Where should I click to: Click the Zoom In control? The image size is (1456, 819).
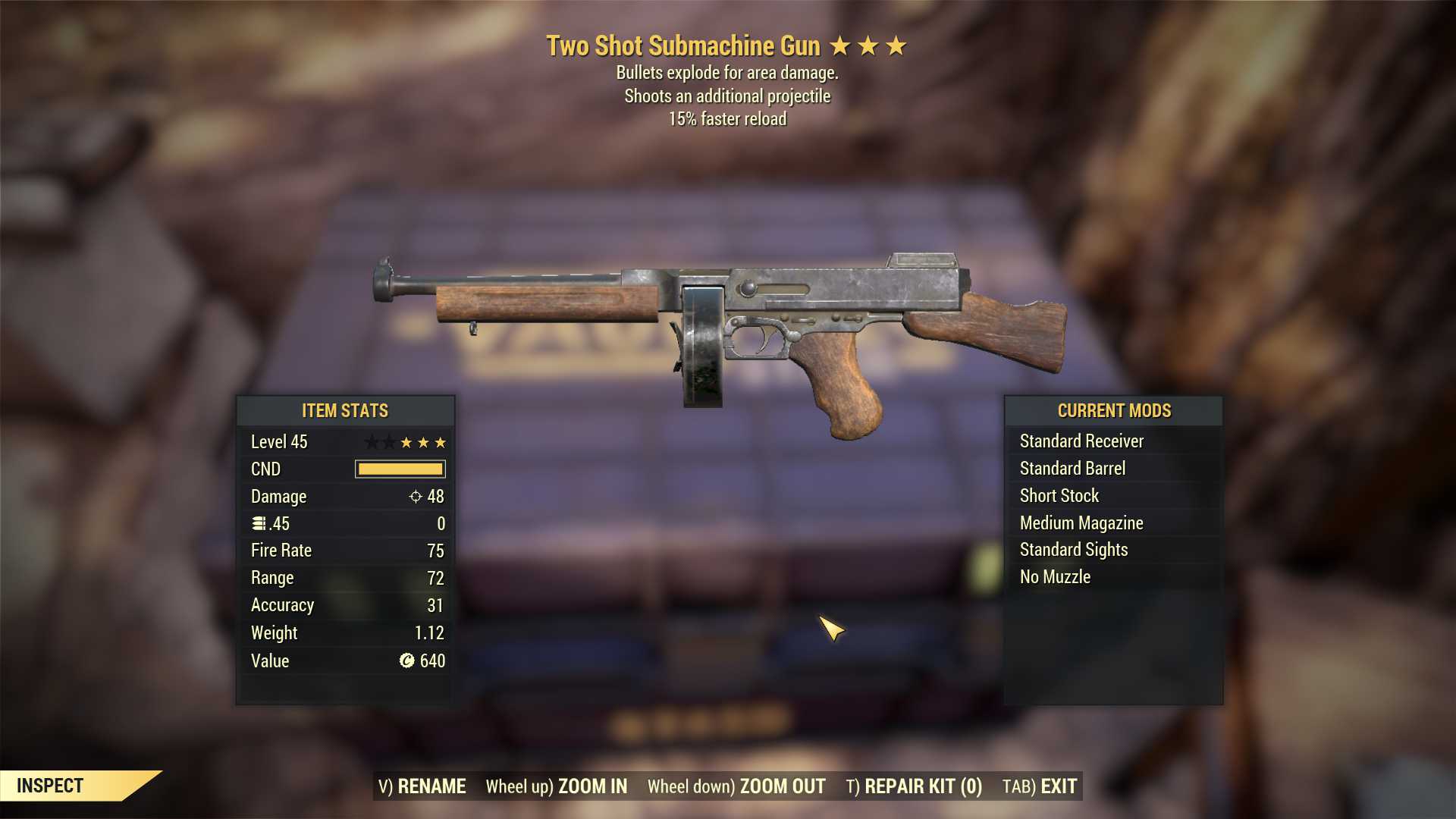557,786
